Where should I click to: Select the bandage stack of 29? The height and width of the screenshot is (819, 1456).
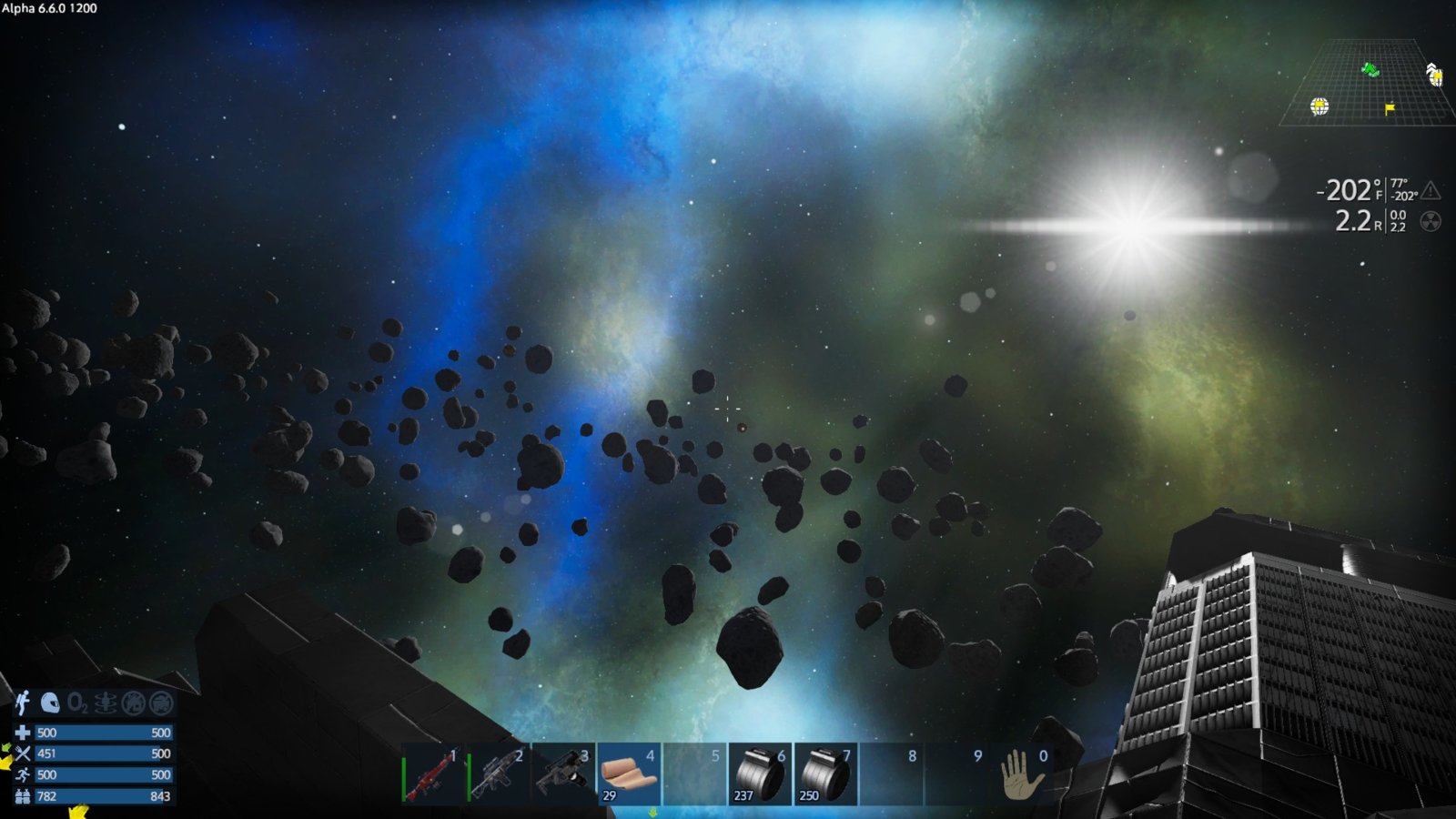point(629,774)
